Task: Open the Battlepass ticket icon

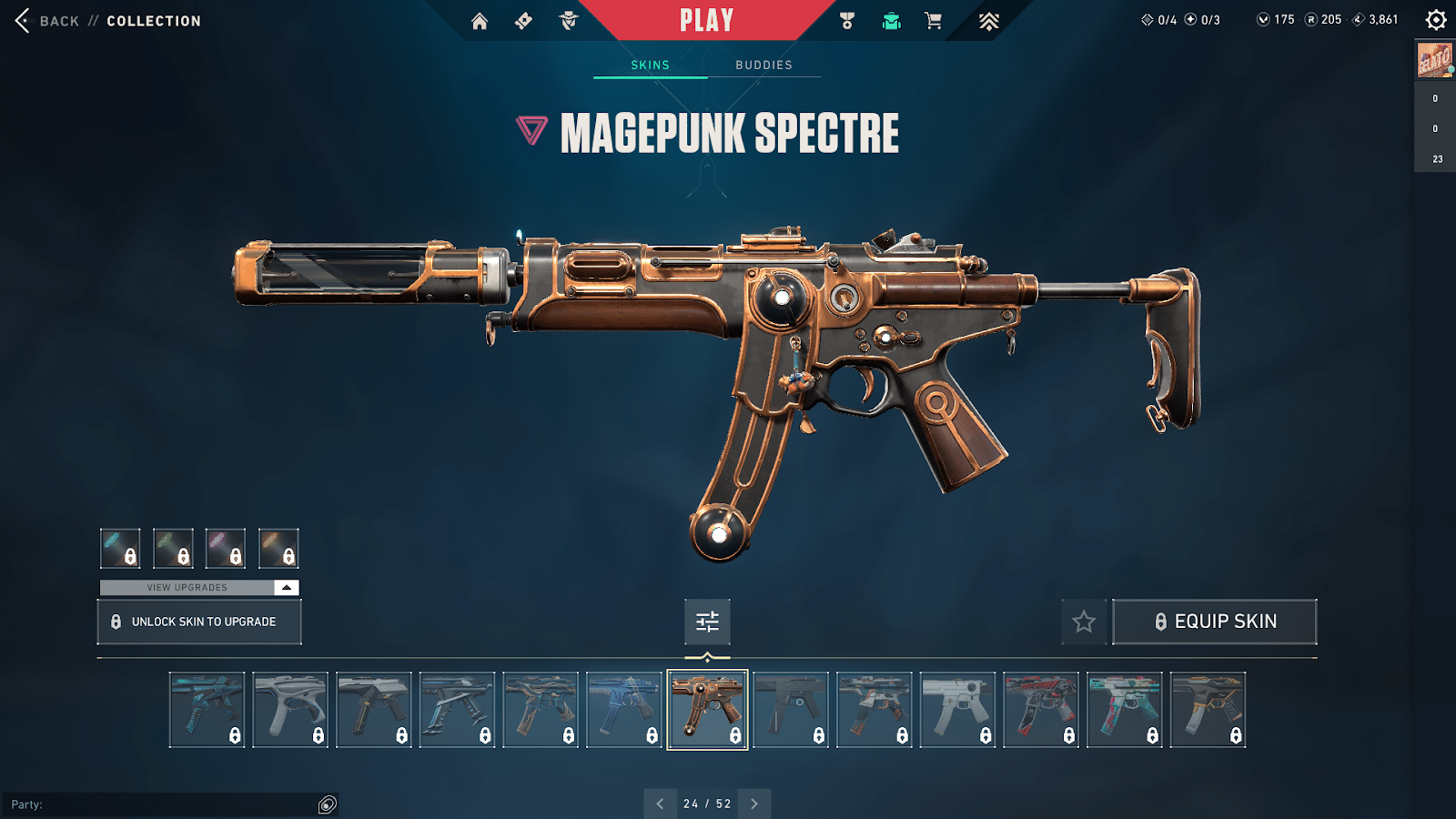Action: pyautogui.click(x=523, y=20)
